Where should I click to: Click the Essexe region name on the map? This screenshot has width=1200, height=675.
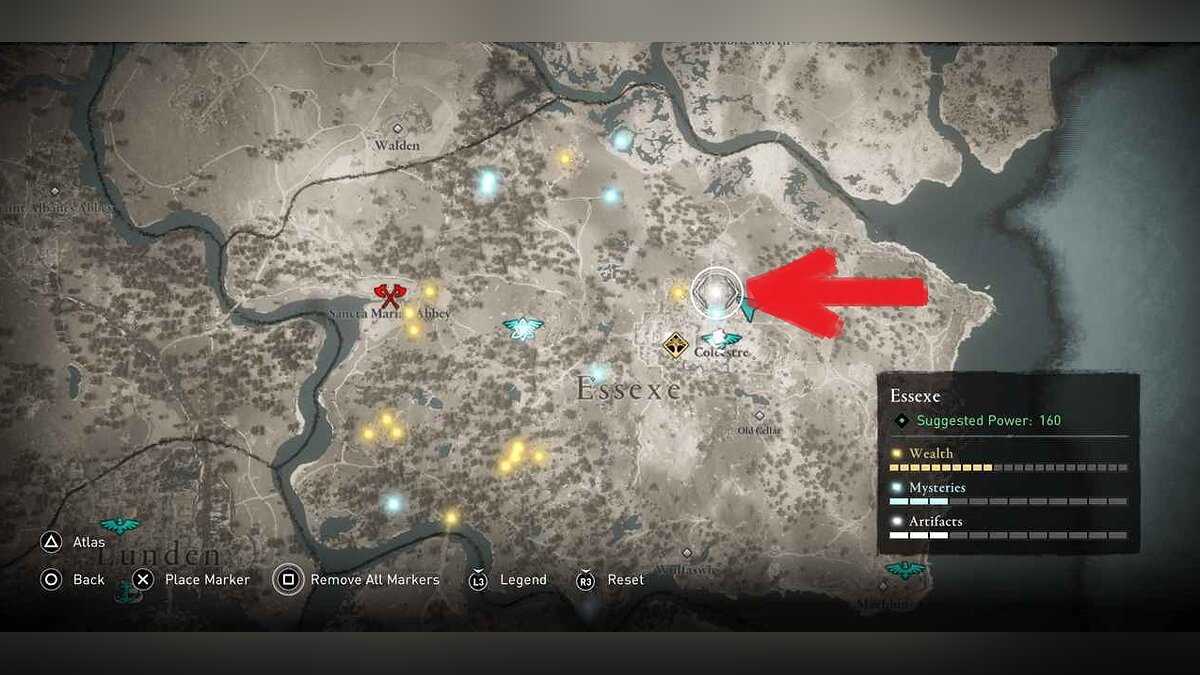click(x=628, y=389)
